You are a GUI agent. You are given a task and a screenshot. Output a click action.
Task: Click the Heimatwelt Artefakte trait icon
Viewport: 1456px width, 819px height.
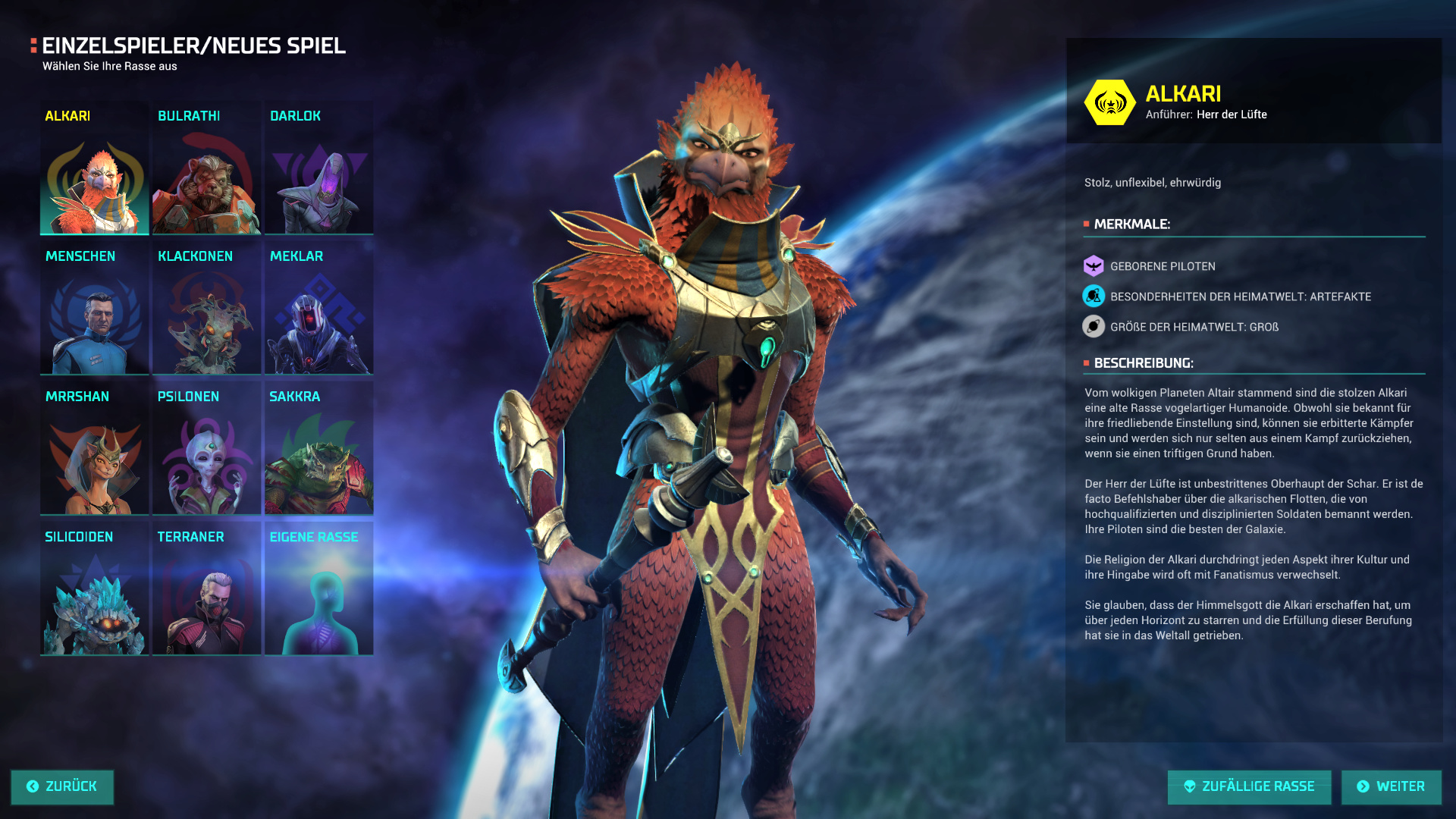1094,297
